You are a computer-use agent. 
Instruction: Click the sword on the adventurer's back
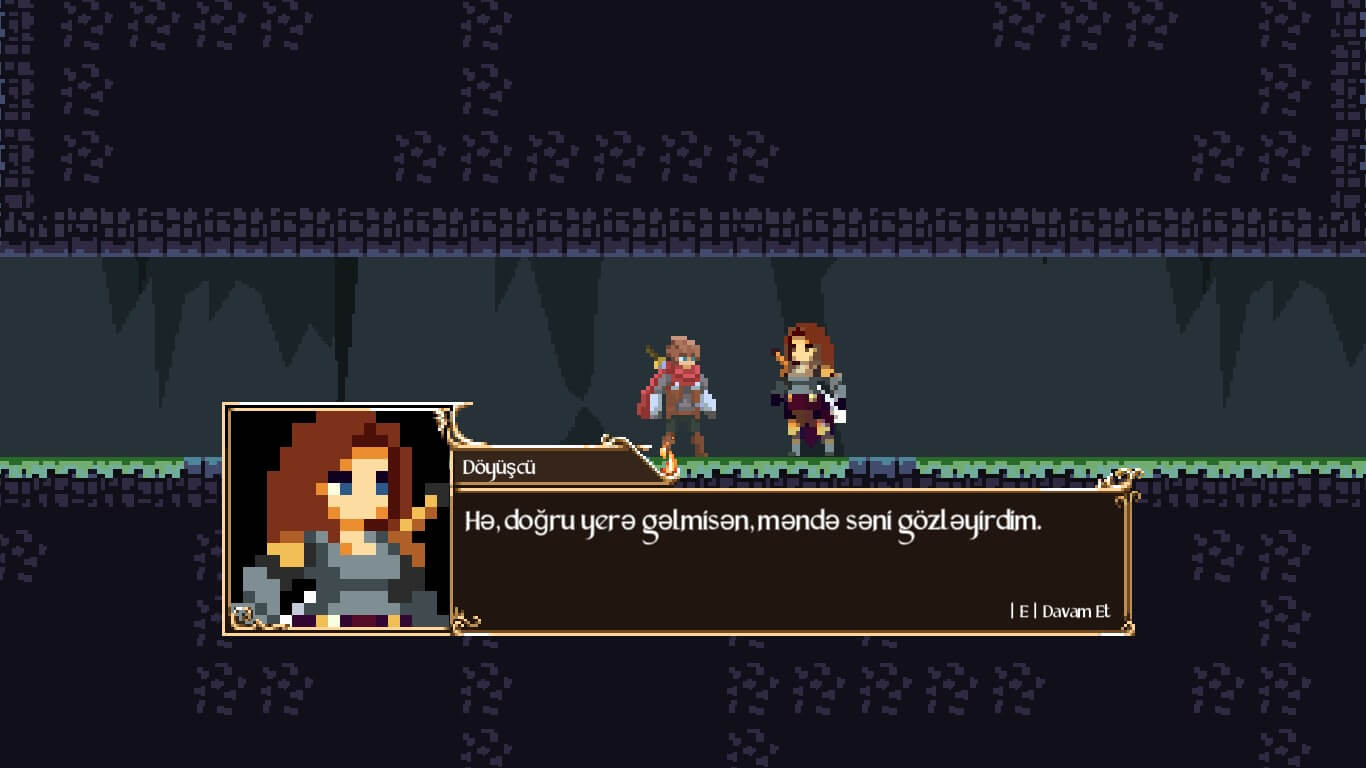click(657, 356)
